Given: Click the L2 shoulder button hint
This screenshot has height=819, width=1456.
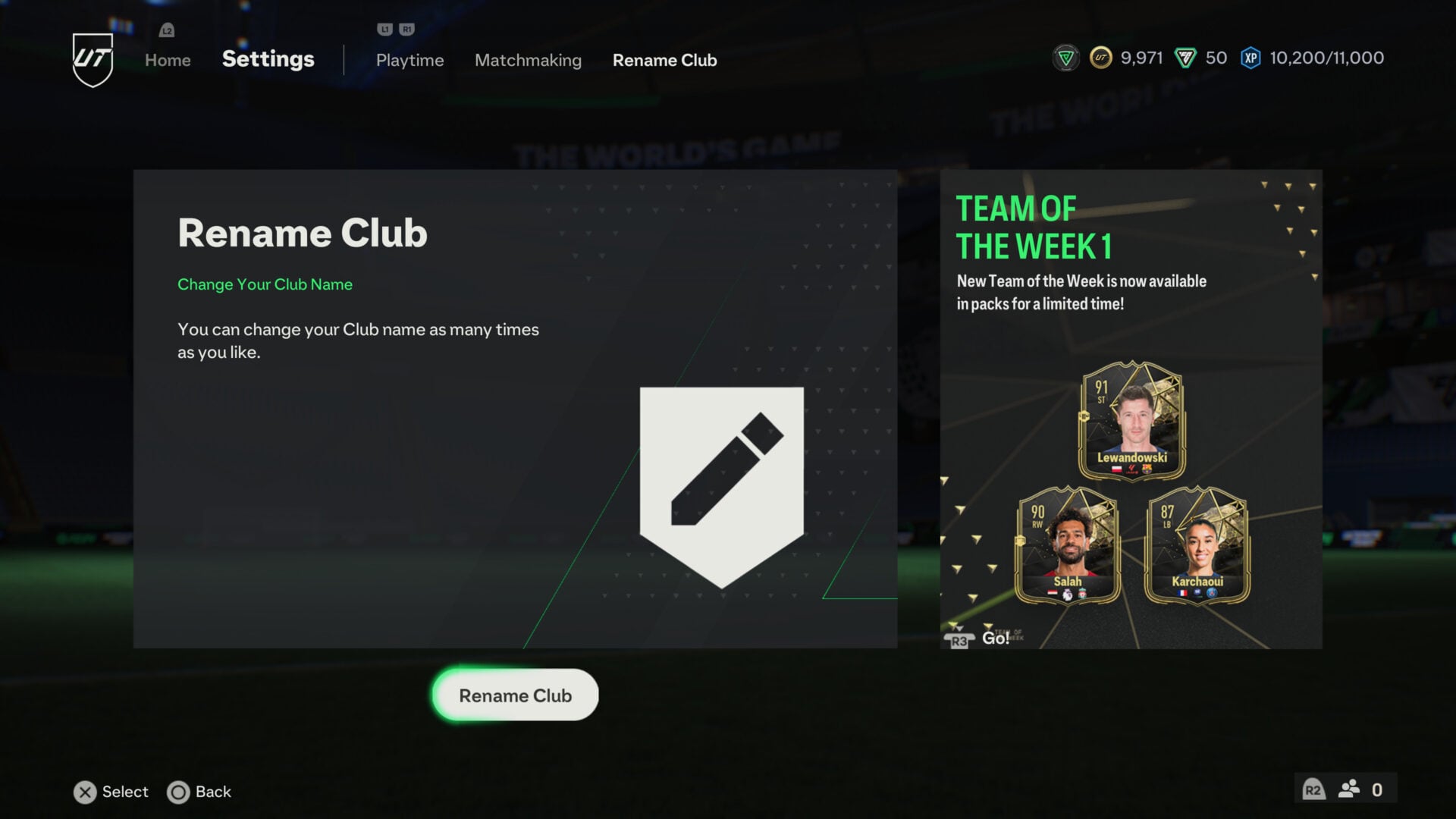Looking at the screenshot, I should (165, 30).
